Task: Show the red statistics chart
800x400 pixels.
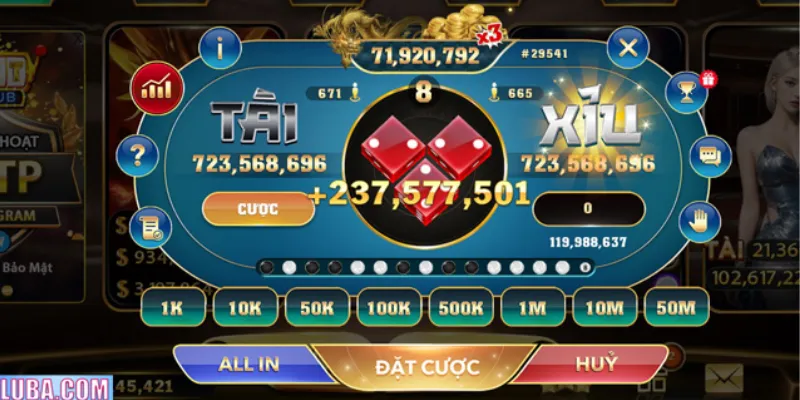Action: 157,88
